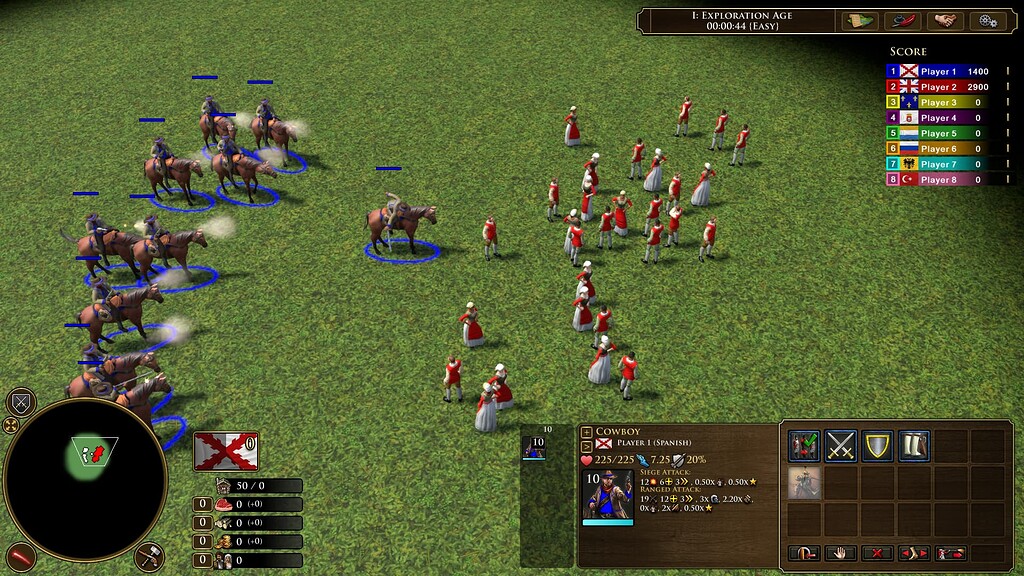
Task: Open the chat via feather hat icon
Action: pyautogui.click(x=901, y=20)
